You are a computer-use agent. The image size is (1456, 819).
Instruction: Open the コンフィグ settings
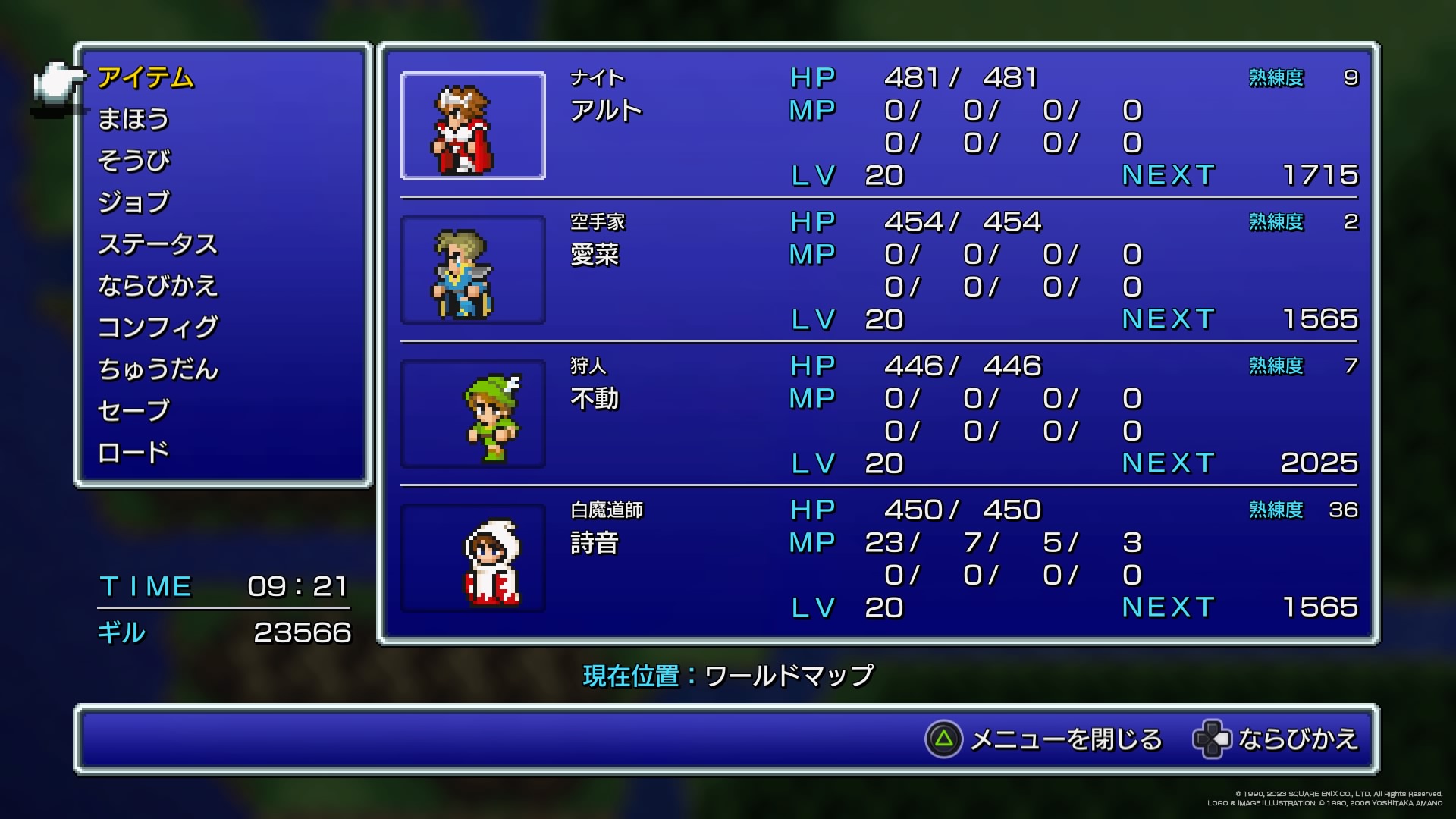pyautogui.click(x=158, y=328)
